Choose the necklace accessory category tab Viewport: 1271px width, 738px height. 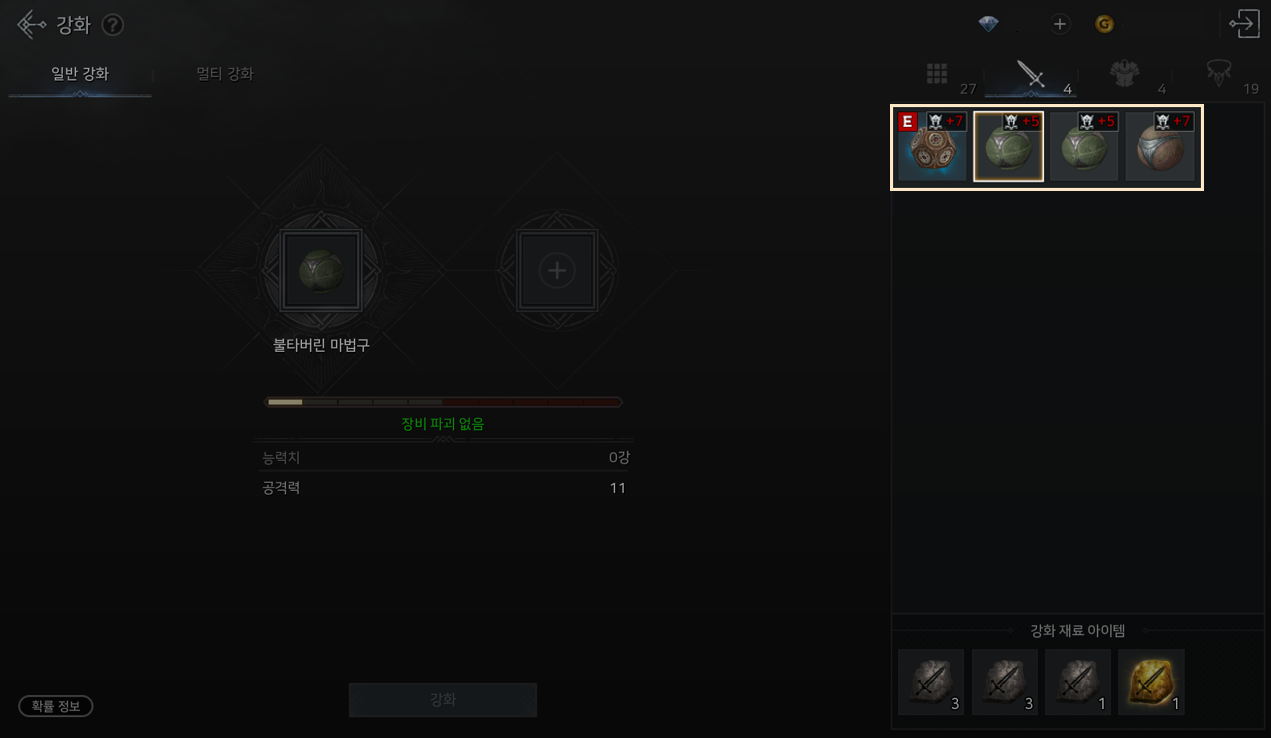tap(1218, 73)
